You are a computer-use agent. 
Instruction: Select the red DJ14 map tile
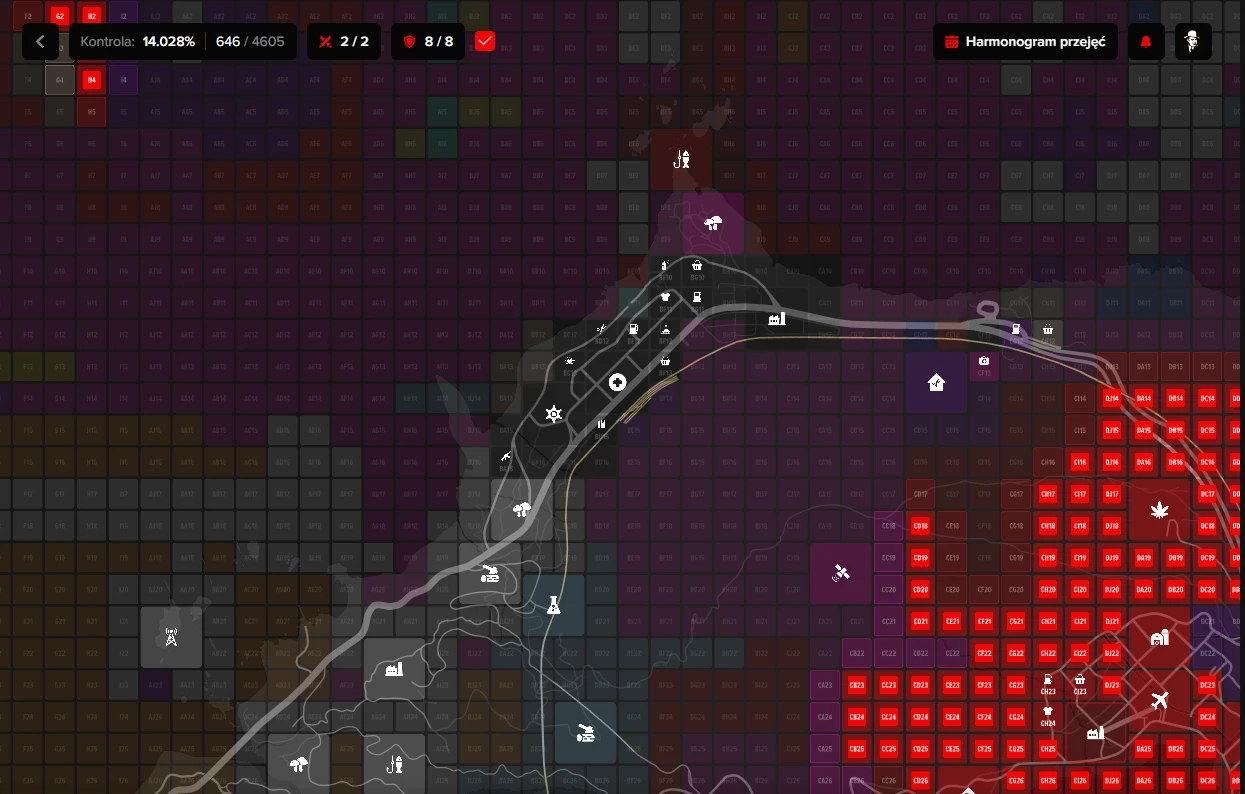(1111, 398)
